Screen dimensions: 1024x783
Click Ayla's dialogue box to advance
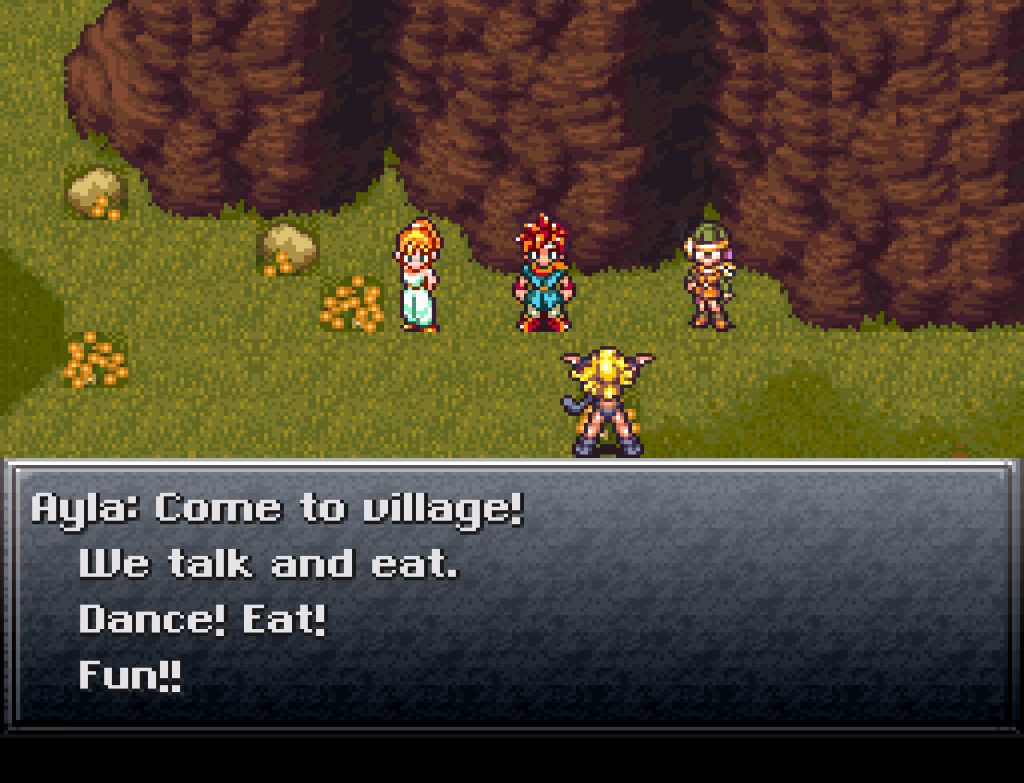510,593
